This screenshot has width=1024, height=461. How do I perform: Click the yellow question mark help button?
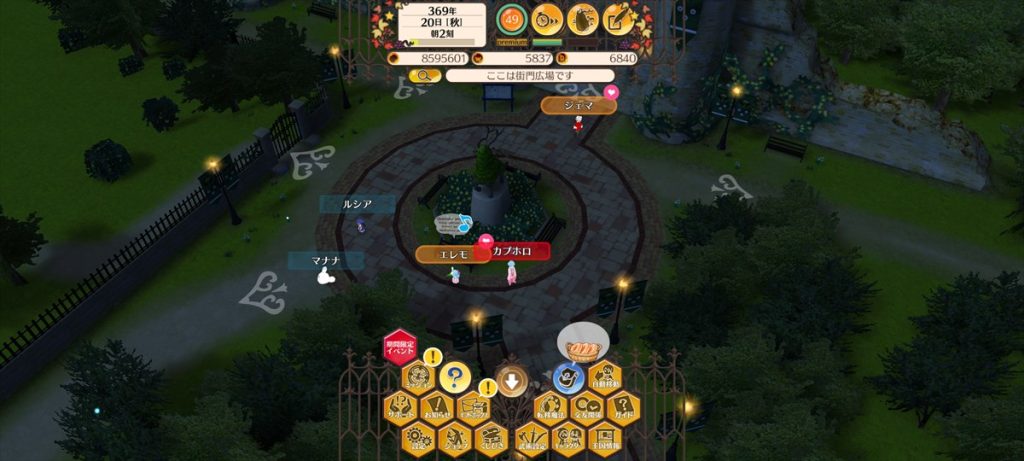(454, 378)
